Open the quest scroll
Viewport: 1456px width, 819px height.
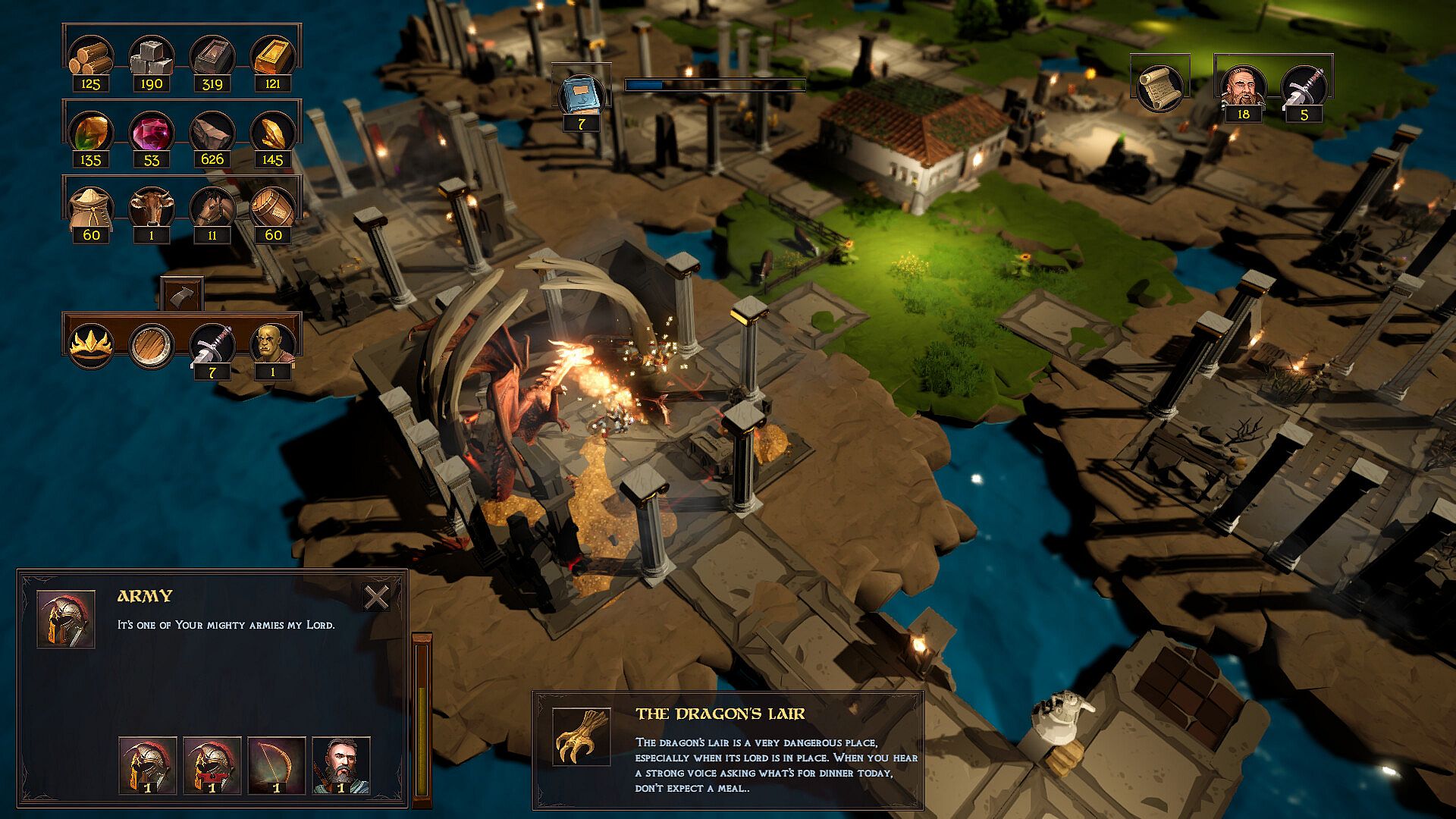(x=1159, y=88)
